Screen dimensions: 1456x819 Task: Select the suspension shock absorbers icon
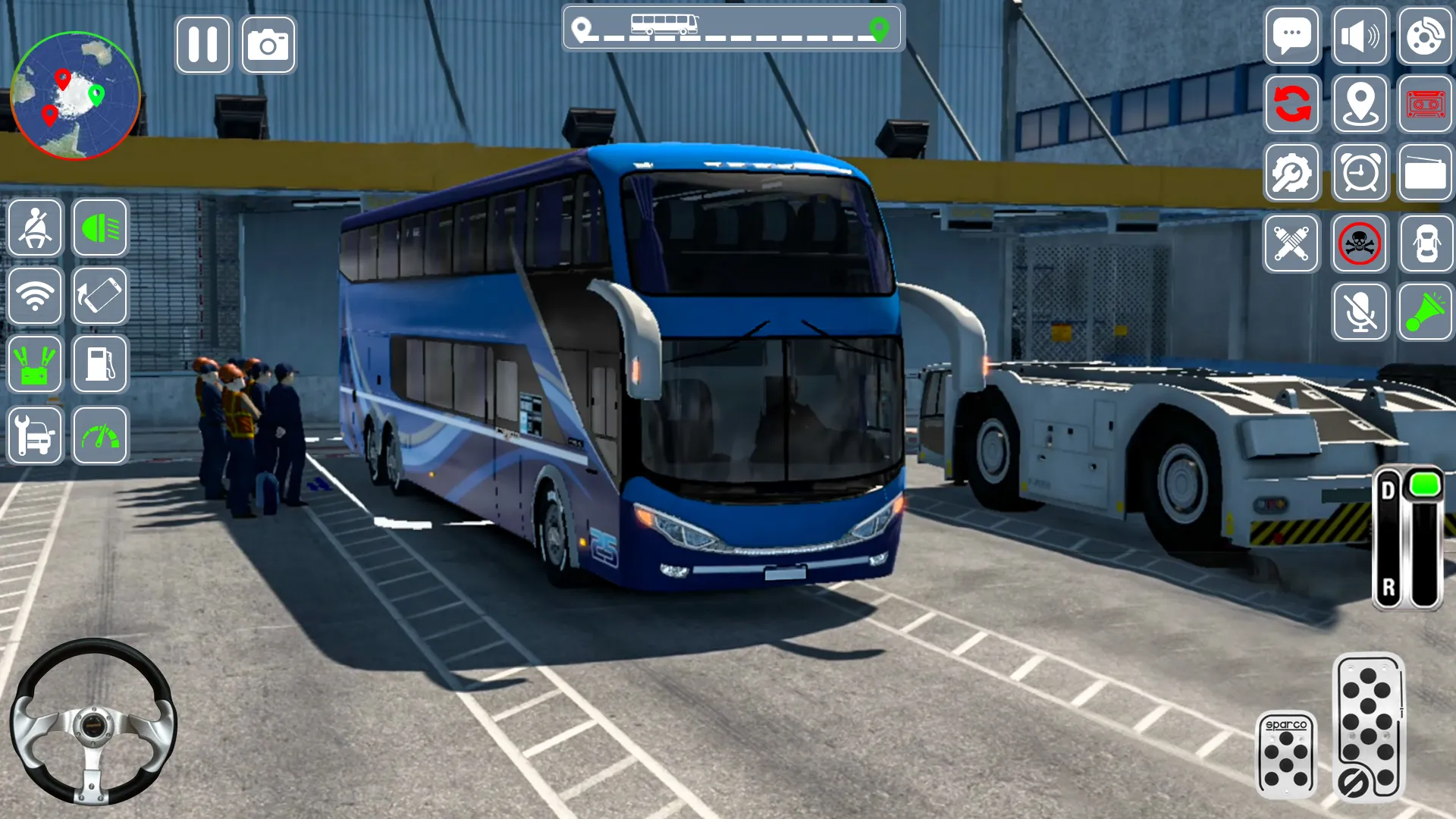coord(1293,243)
